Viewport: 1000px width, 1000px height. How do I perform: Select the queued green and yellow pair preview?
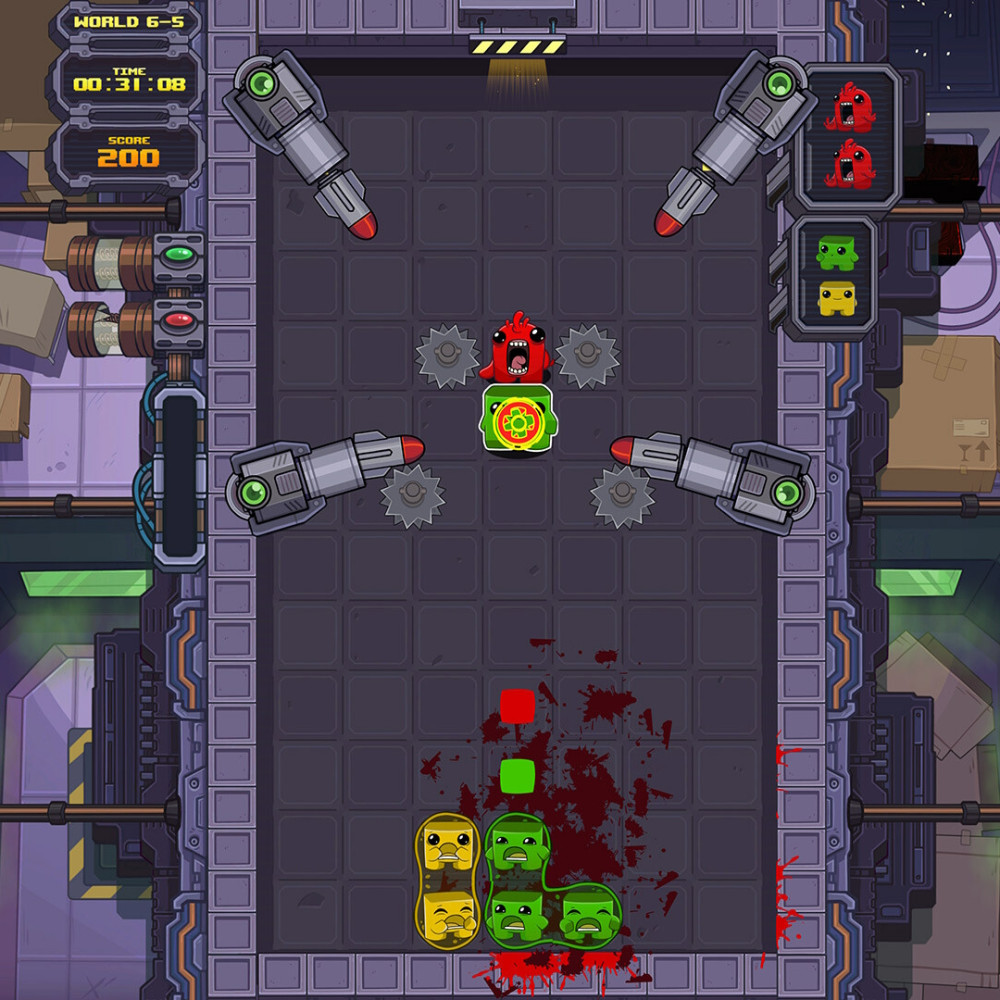coord(837,276)
